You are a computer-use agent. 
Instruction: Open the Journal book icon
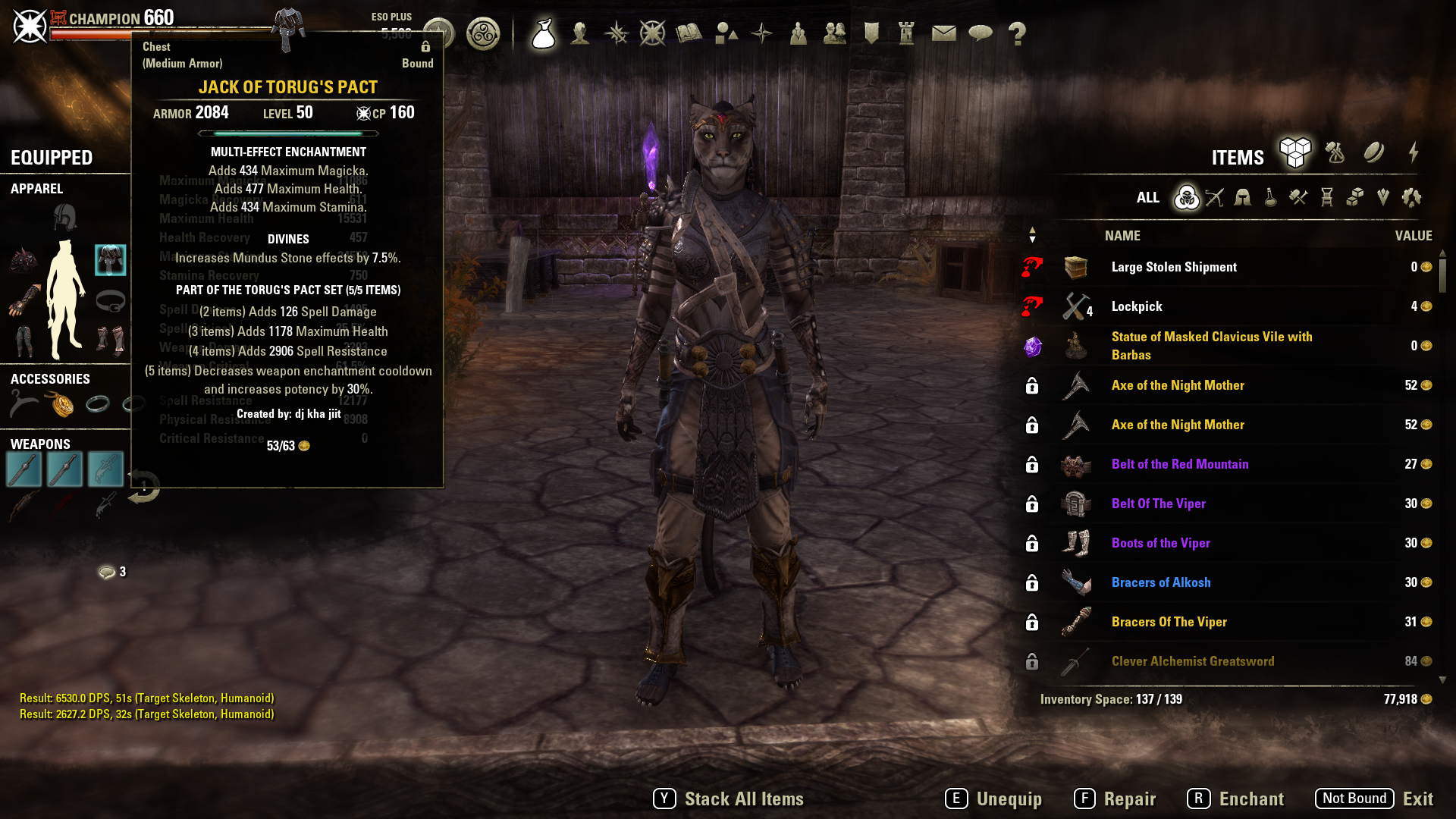pyautogui.click(x=689, y=33)
